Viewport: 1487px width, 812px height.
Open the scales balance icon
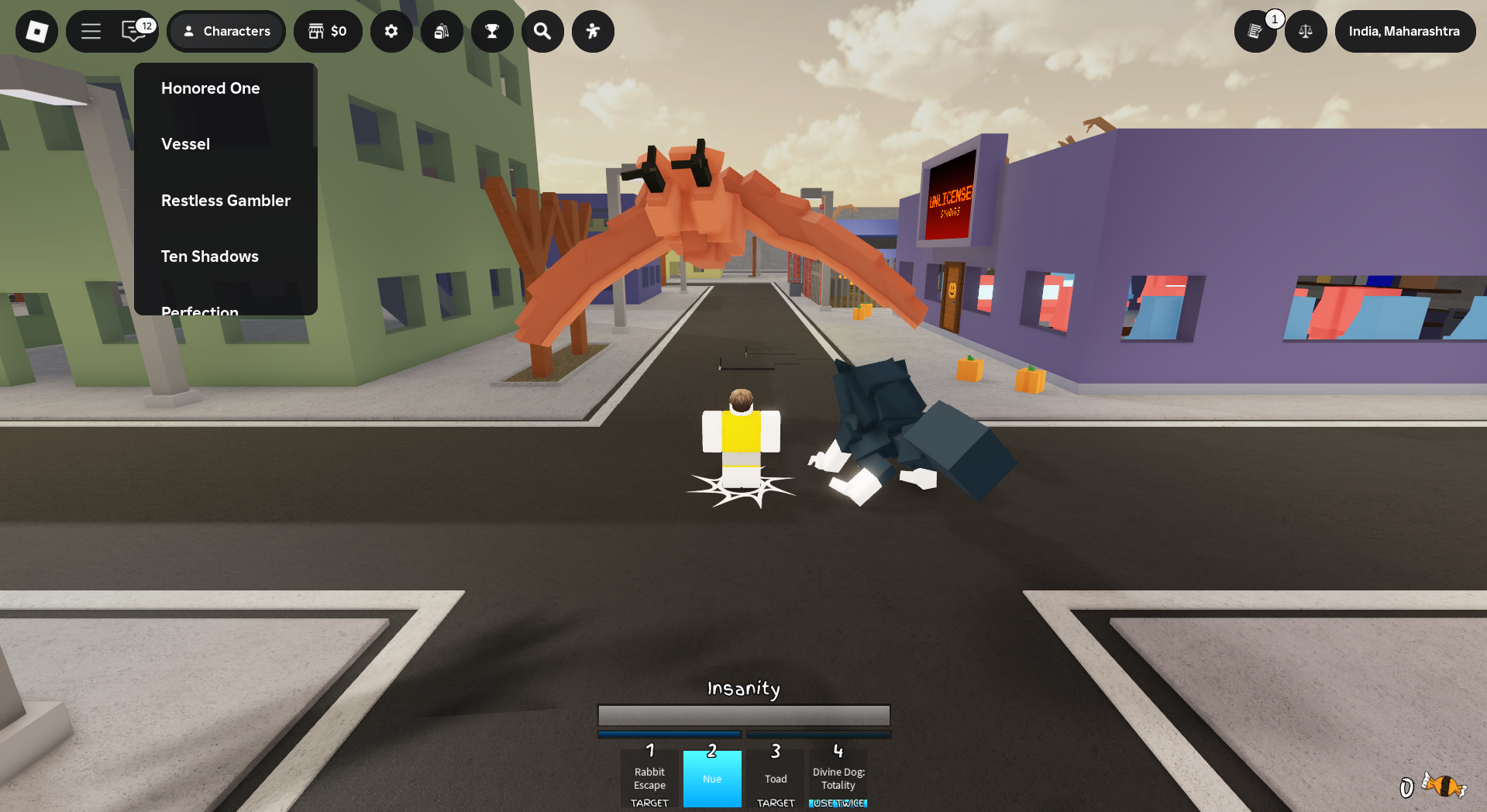coord(1306,31)
